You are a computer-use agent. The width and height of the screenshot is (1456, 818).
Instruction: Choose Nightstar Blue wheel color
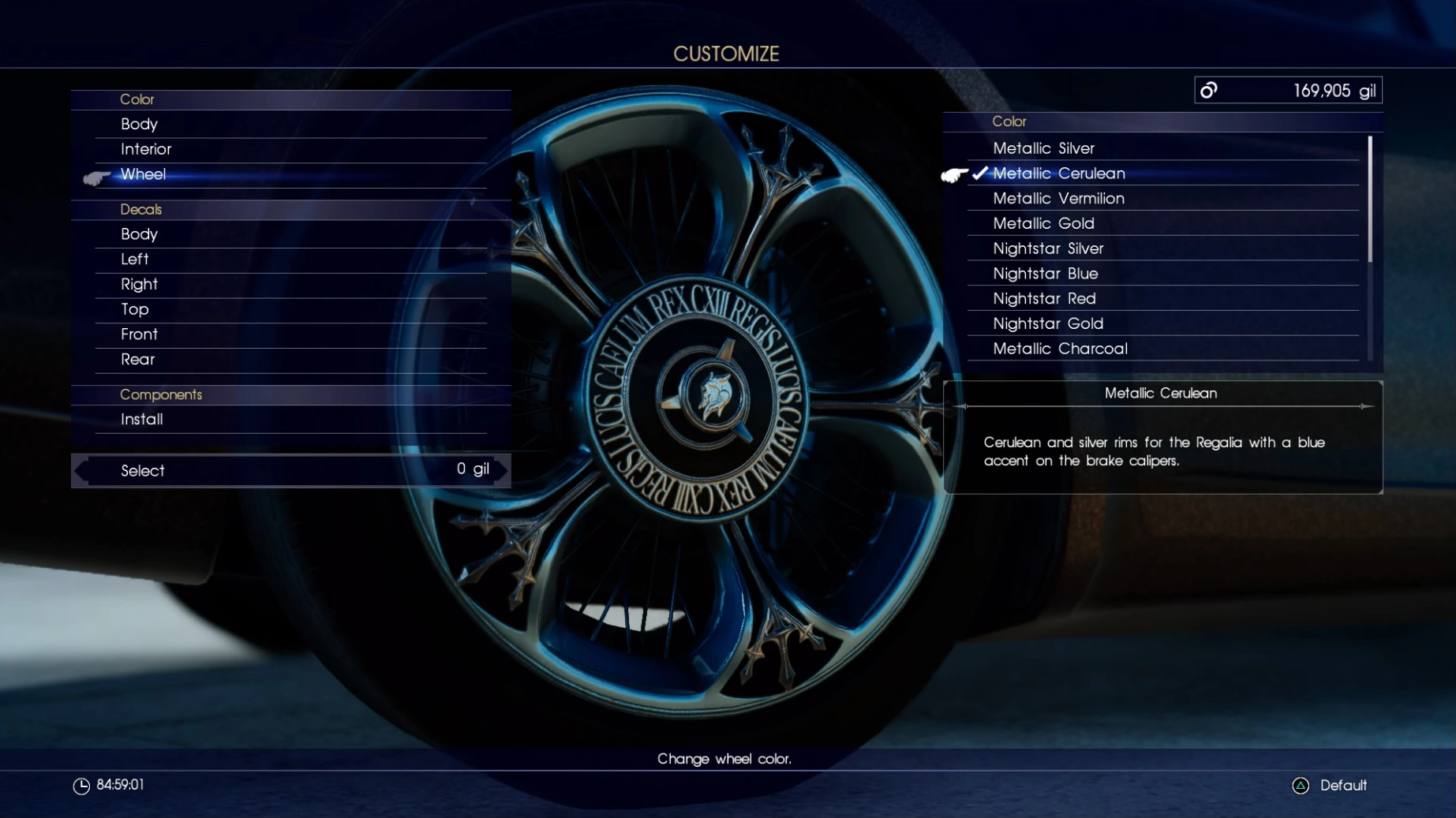point(1046,273)
